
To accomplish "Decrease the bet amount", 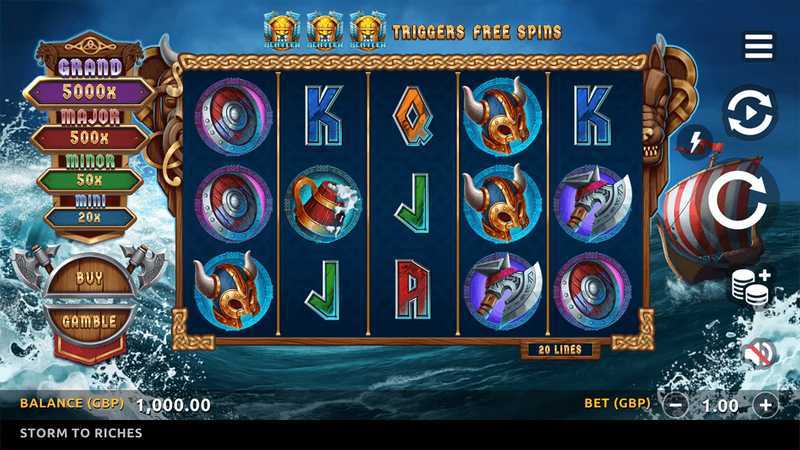I will coord(676,405).
